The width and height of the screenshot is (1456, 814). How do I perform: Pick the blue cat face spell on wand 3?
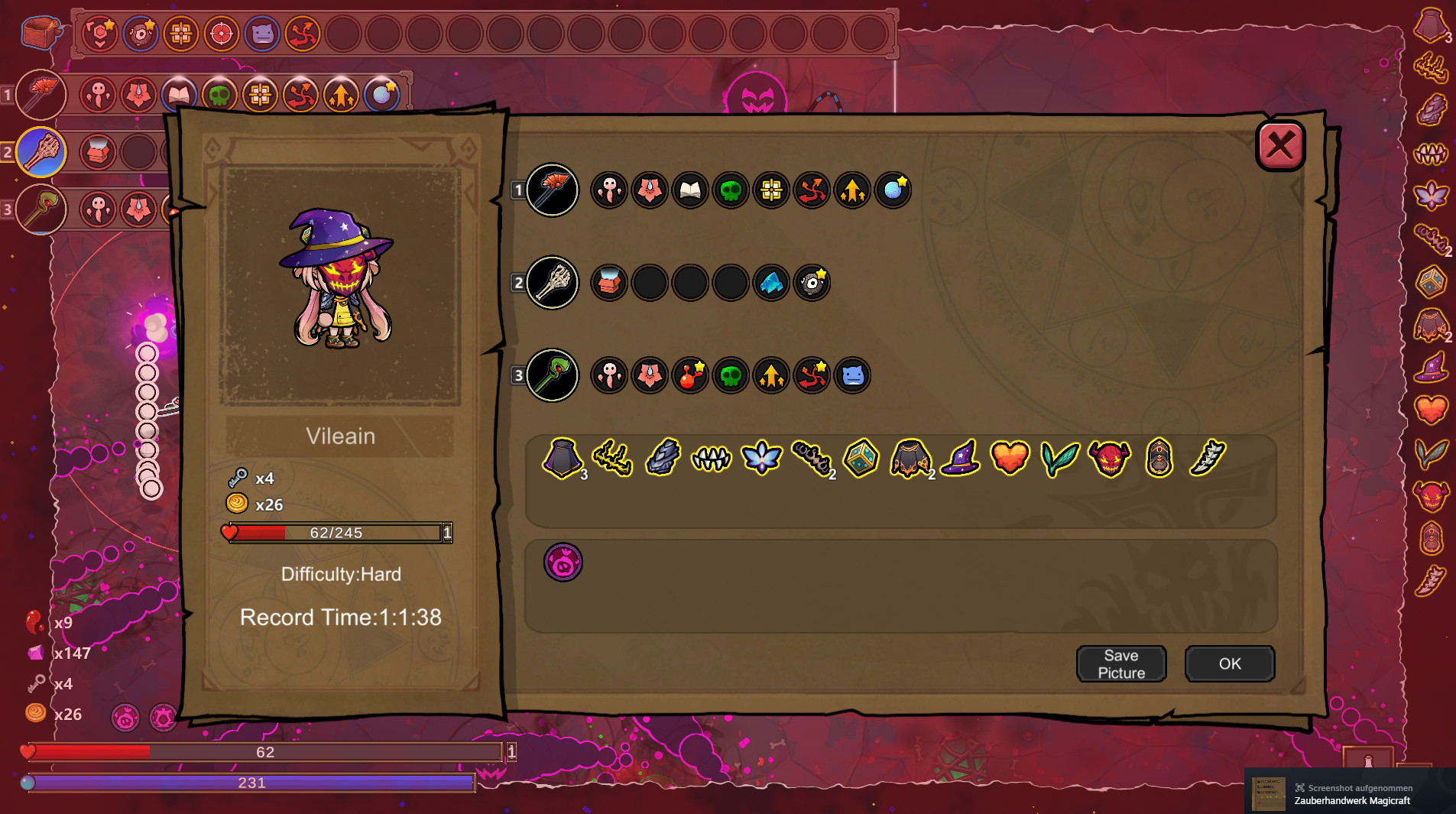click(851, 375)
